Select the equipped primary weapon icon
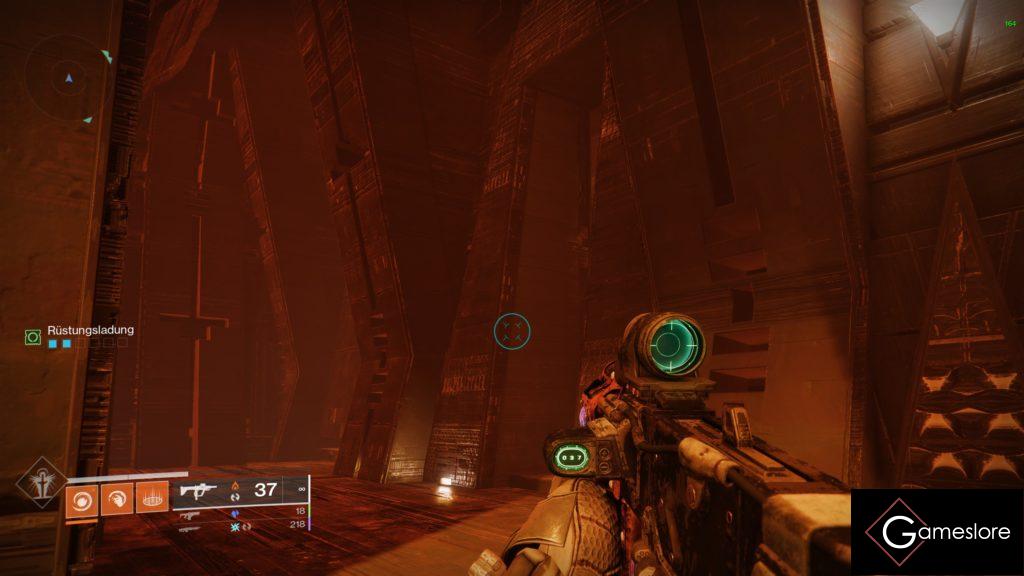Screen dimensions: 1024x576 click(198, 490)
